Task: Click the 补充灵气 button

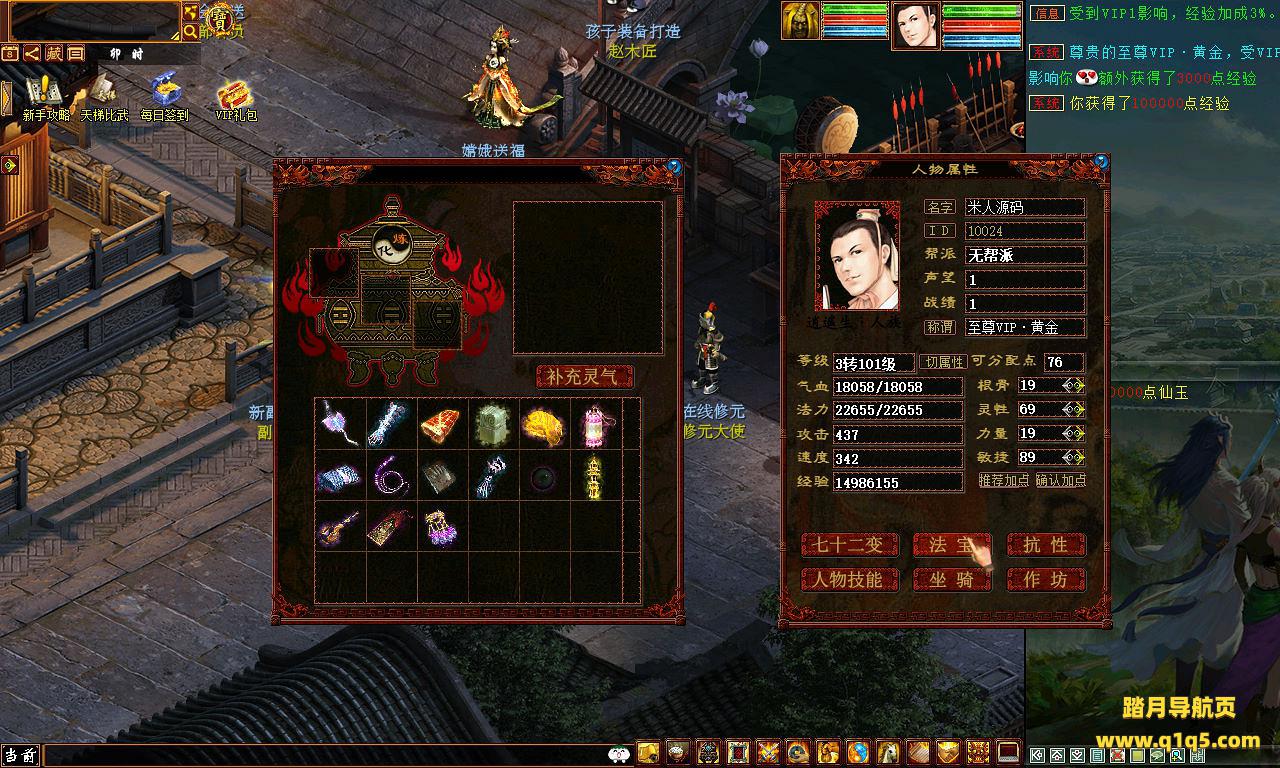Action: (x=585, y=377)
